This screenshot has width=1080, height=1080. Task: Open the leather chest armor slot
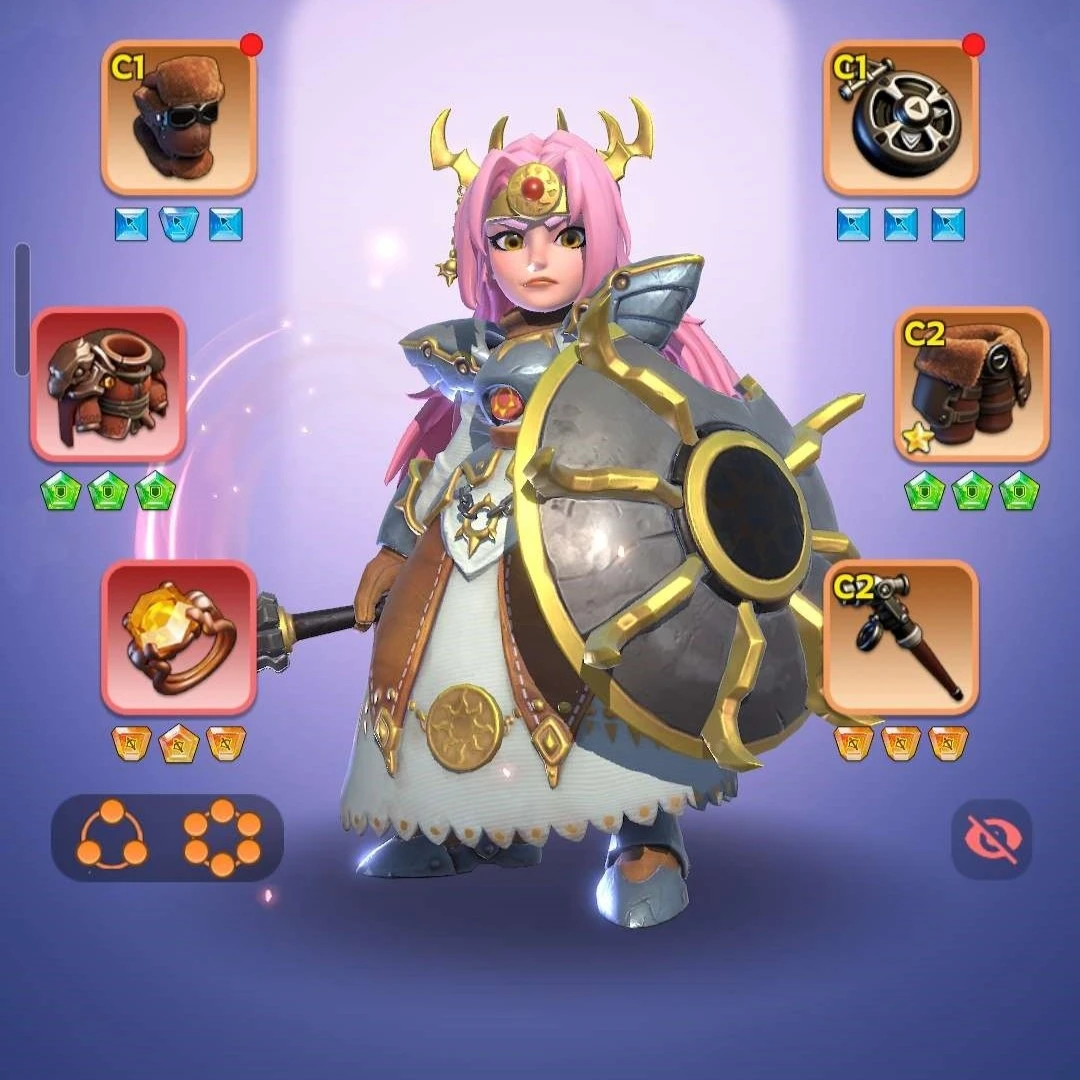(109, 385)
